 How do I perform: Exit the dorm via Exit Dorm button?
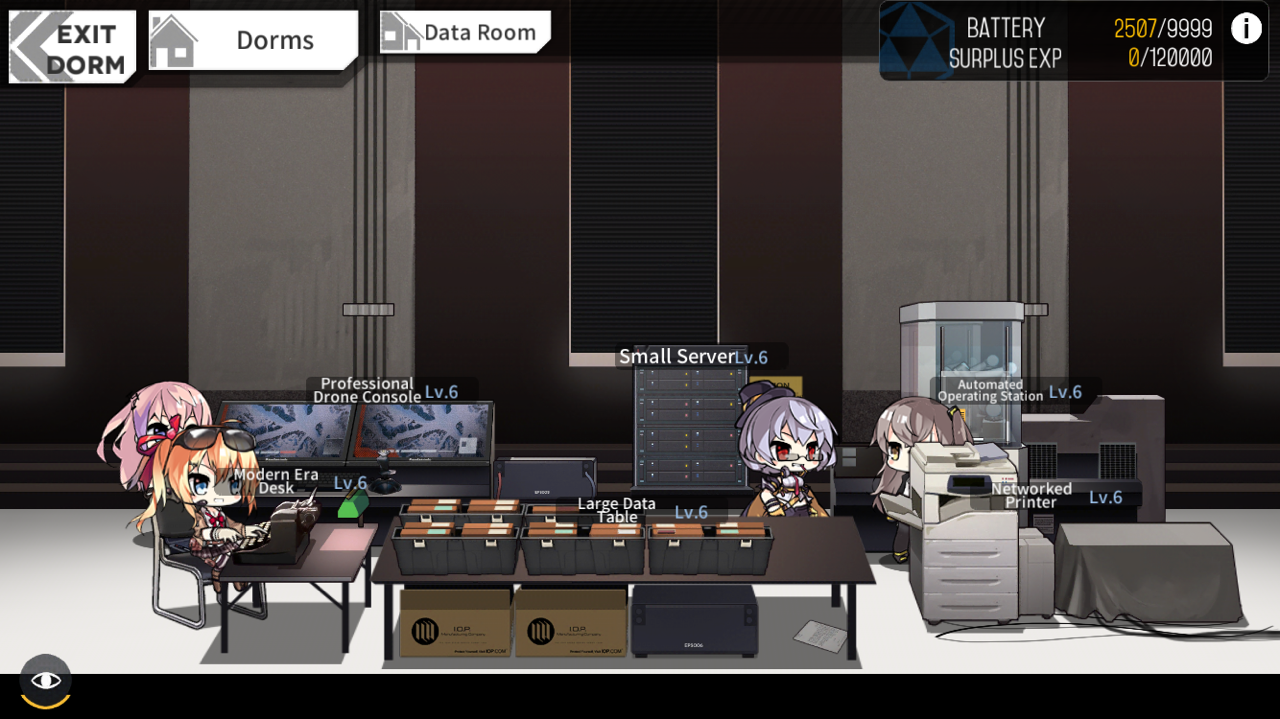pos(72,47)
